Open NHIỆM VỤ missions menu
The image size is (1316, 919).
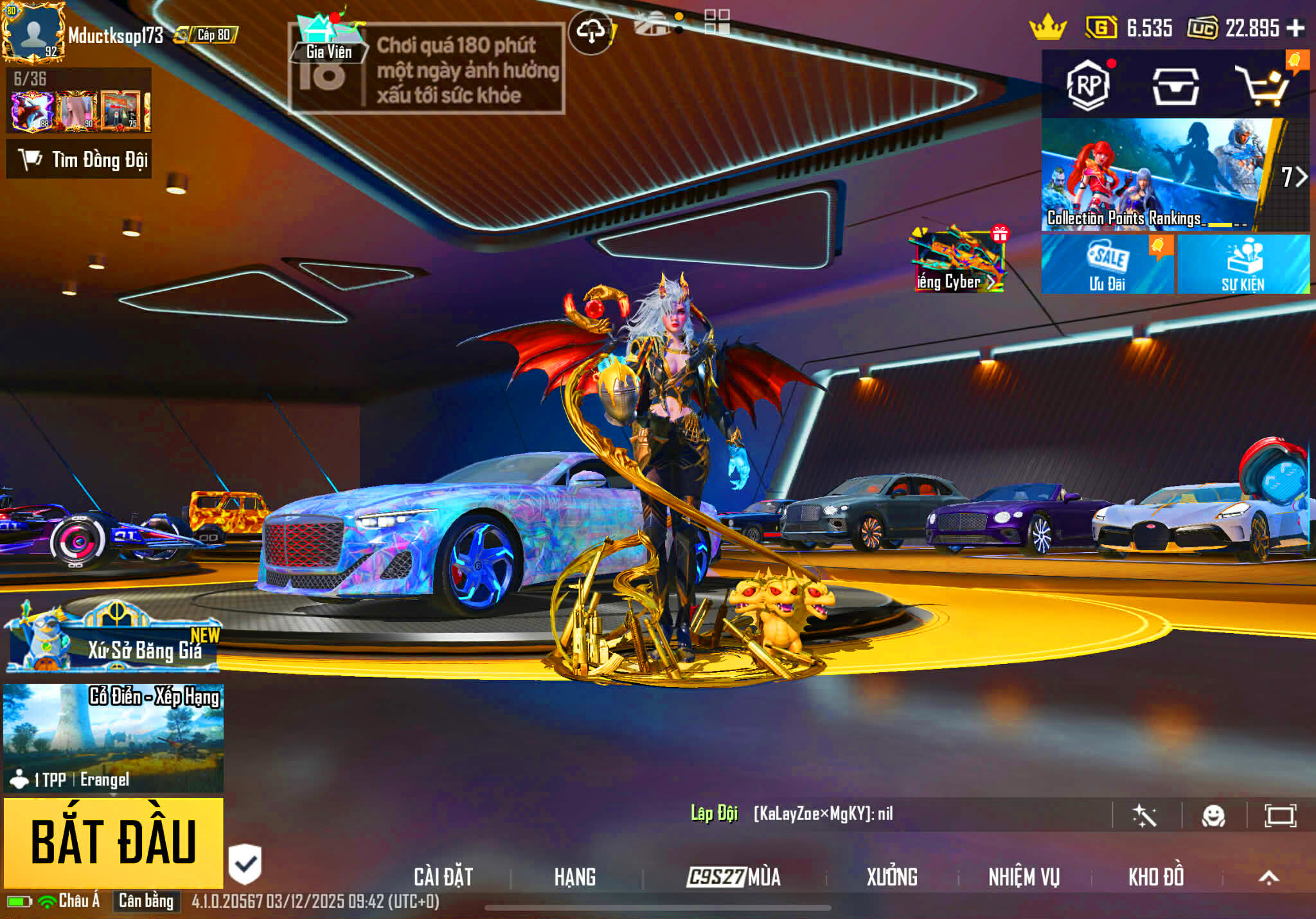pyautogui.click(x=1024, y=877)
